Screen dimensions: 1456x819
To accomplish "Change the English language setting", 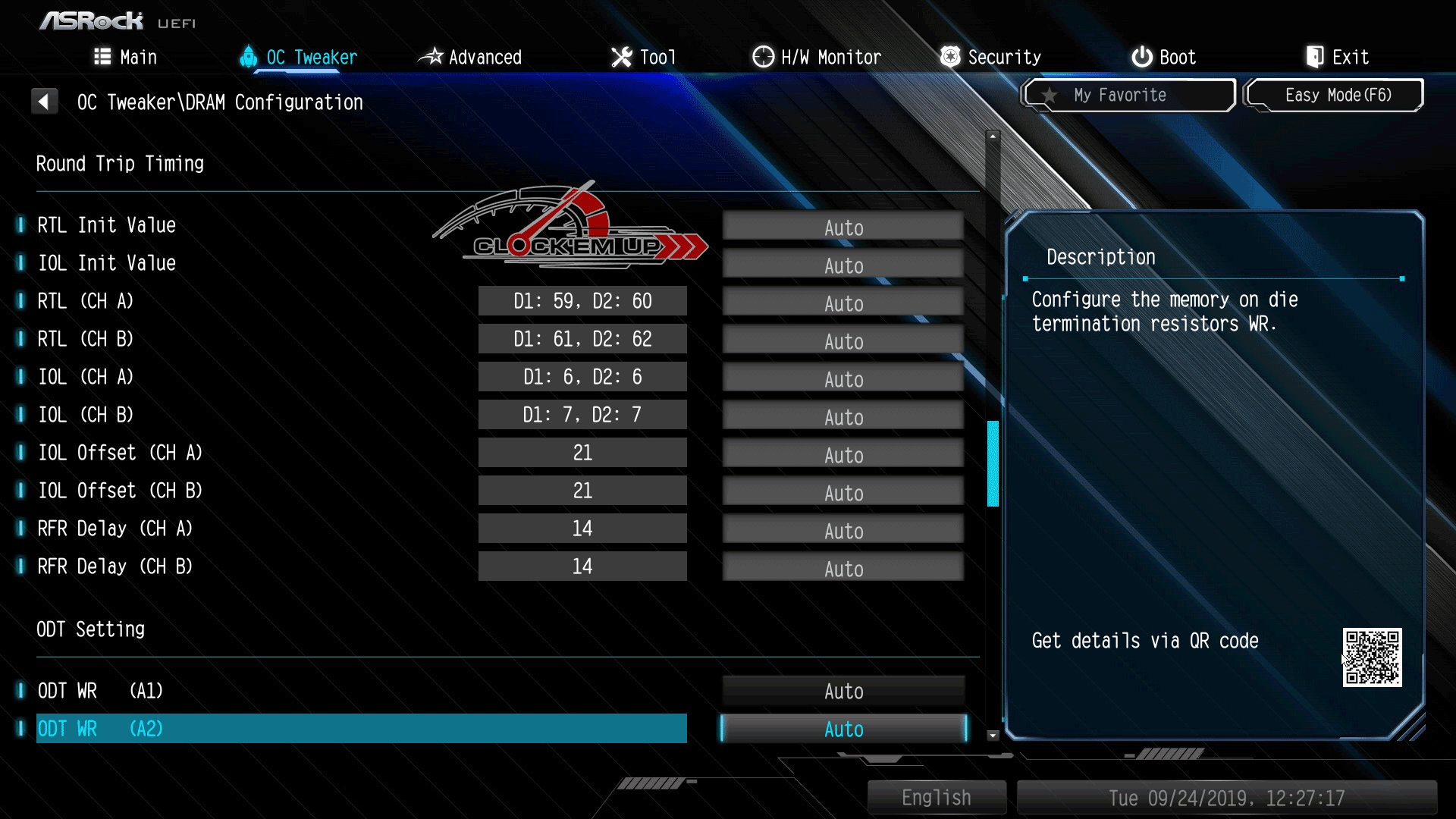I will [x=937, y=798].
